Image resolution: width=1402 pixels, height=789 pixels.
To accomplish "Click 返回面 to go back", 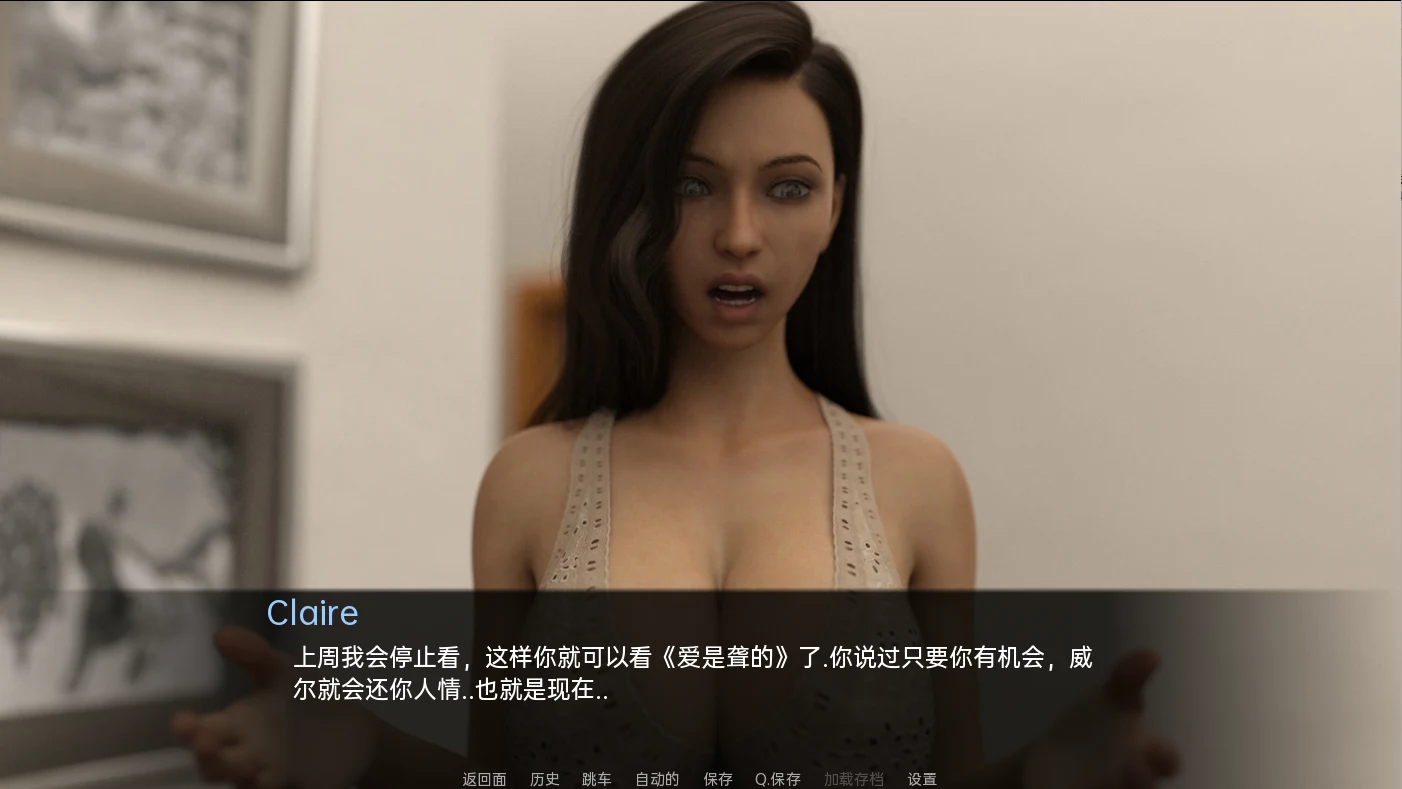I will pos(483,778).
